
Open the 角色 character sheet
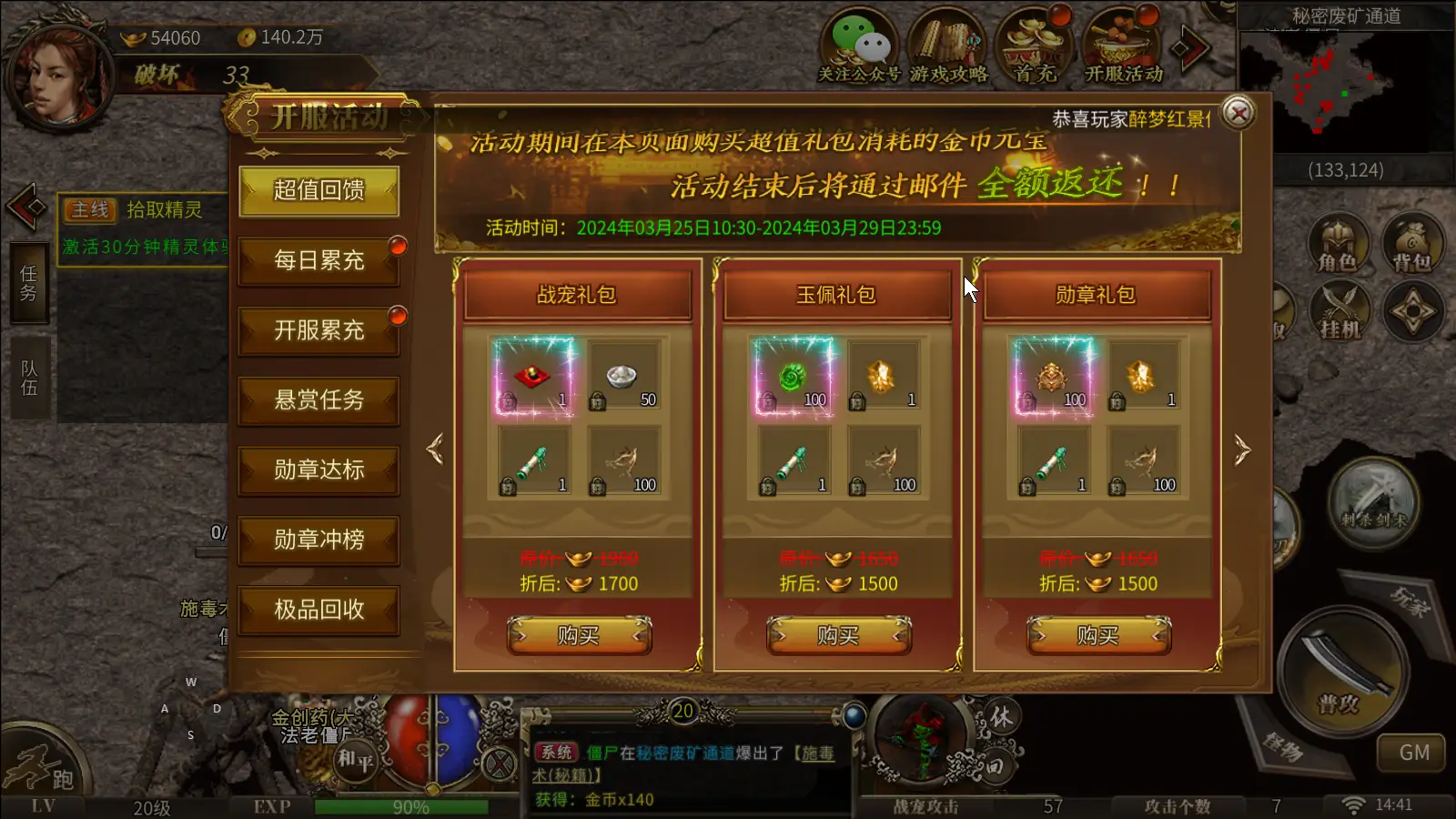1337,244
